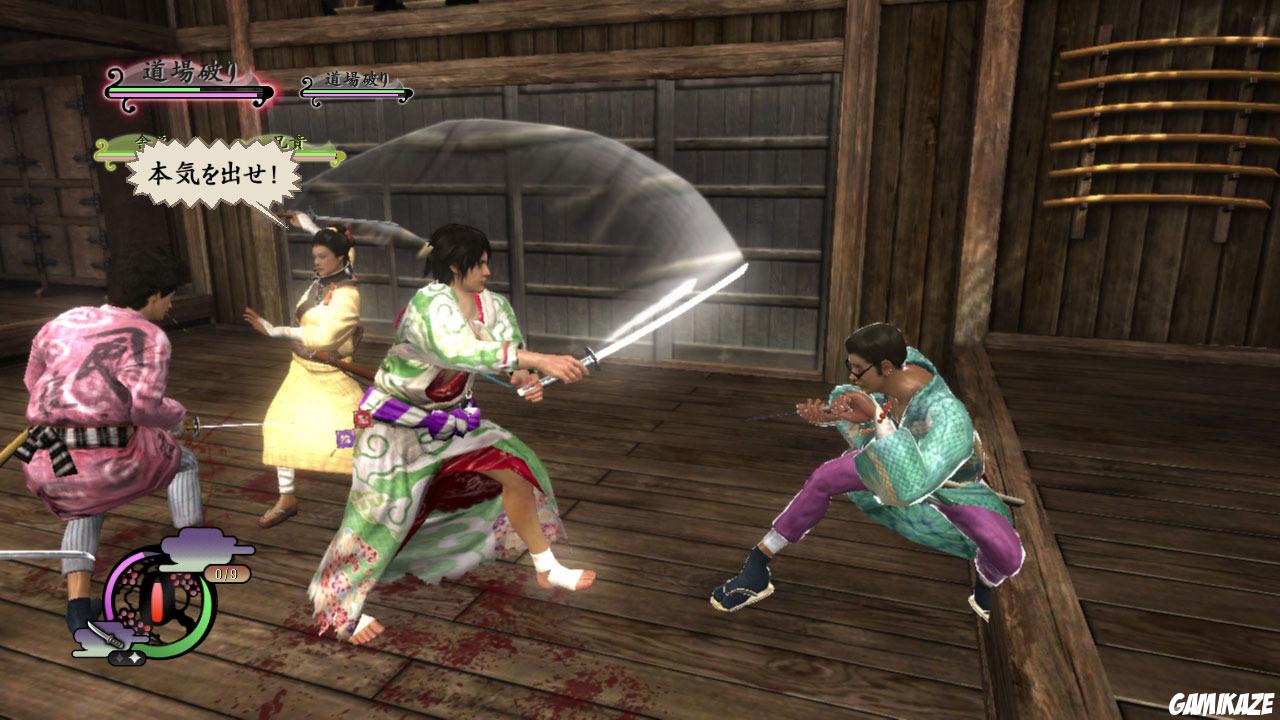Click the GAMIKAZE watermark text
This screenshot has height=720, width=1280.
(1220, 705)
